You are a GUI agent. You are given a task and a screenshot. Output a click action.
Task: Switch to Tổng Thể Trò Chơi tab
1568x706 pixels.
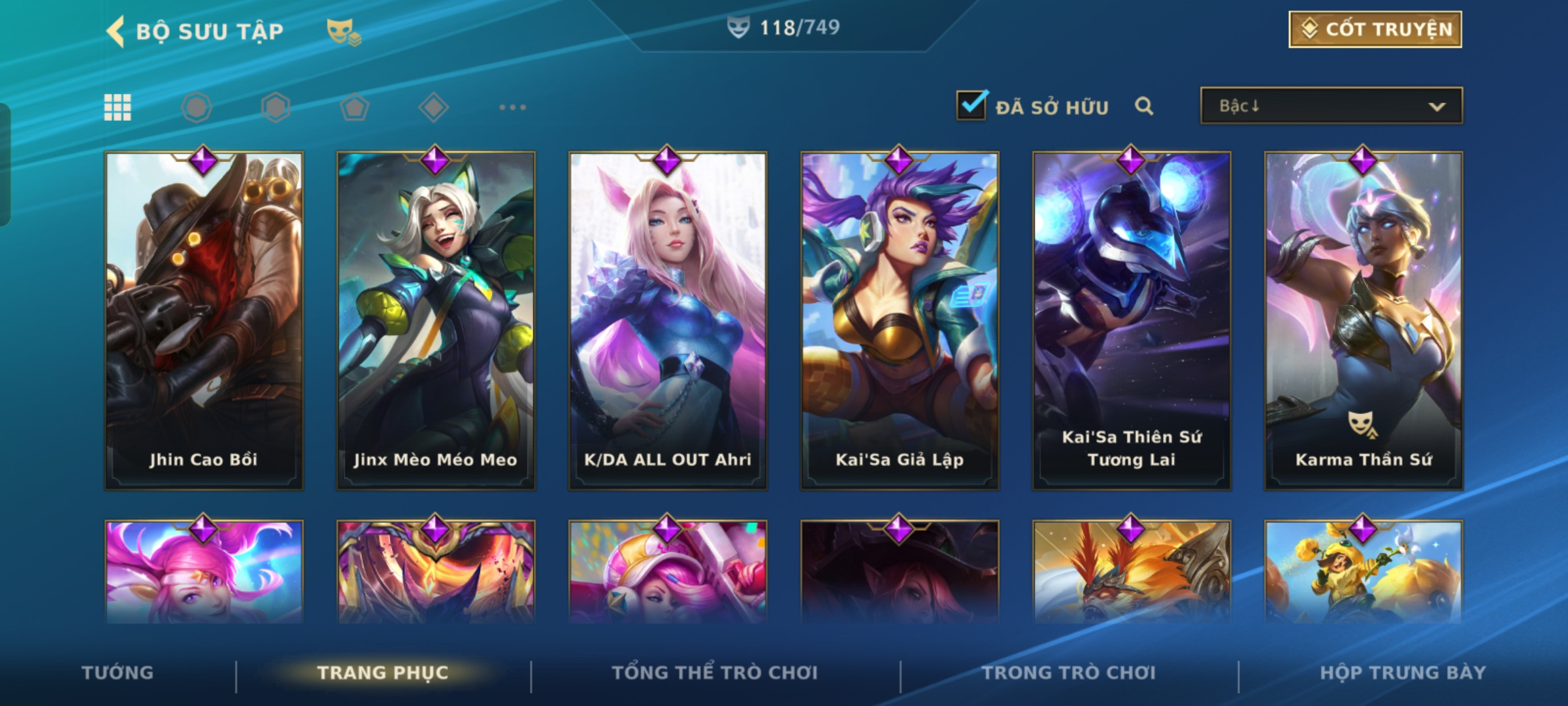[715, 673]
